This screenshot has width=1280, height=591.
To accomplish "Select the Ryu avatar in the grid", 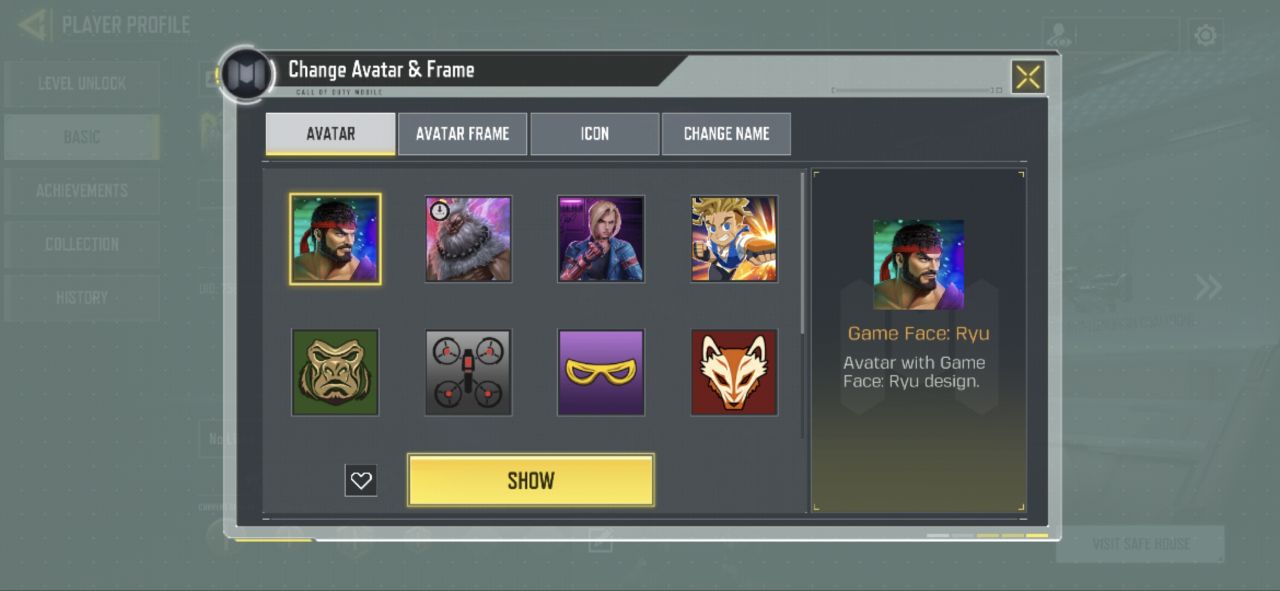I will pyautogui.click(x=335, y=239).
